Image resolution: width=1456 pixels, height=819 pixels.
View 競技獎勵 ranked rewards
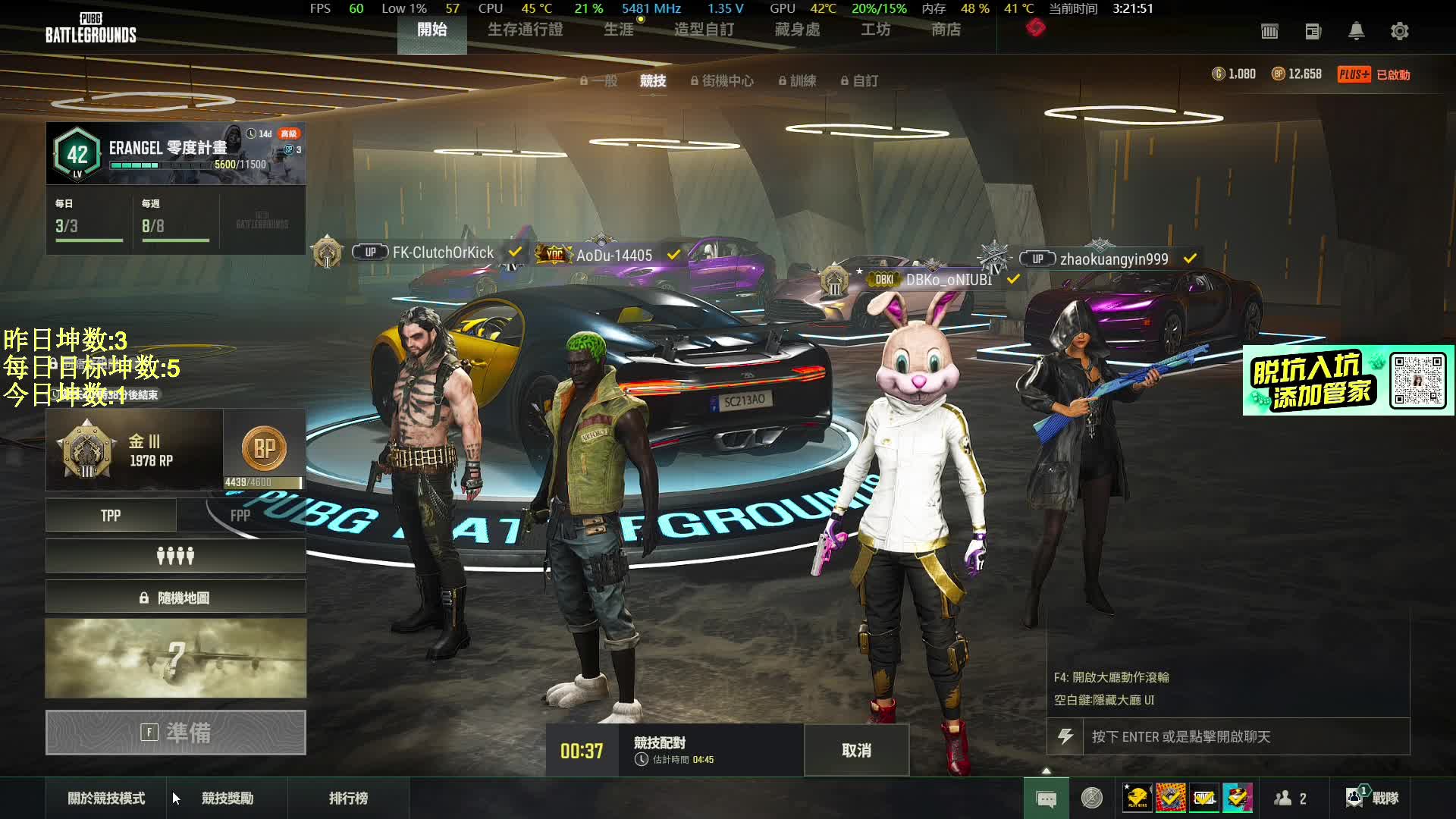coord(227,798)
